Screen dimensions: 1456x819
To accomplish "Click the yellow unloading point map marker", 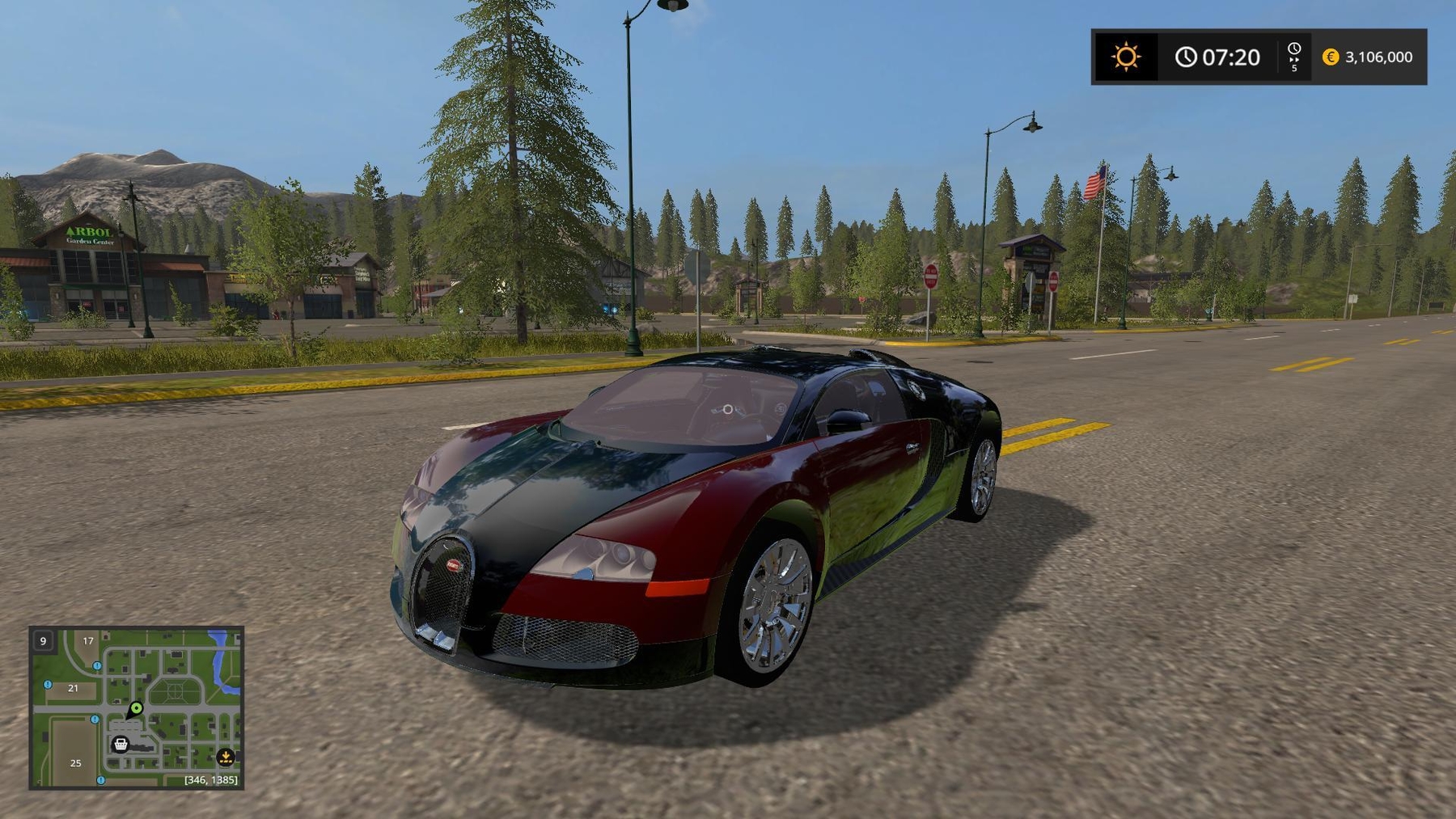I will coord(226,757).
